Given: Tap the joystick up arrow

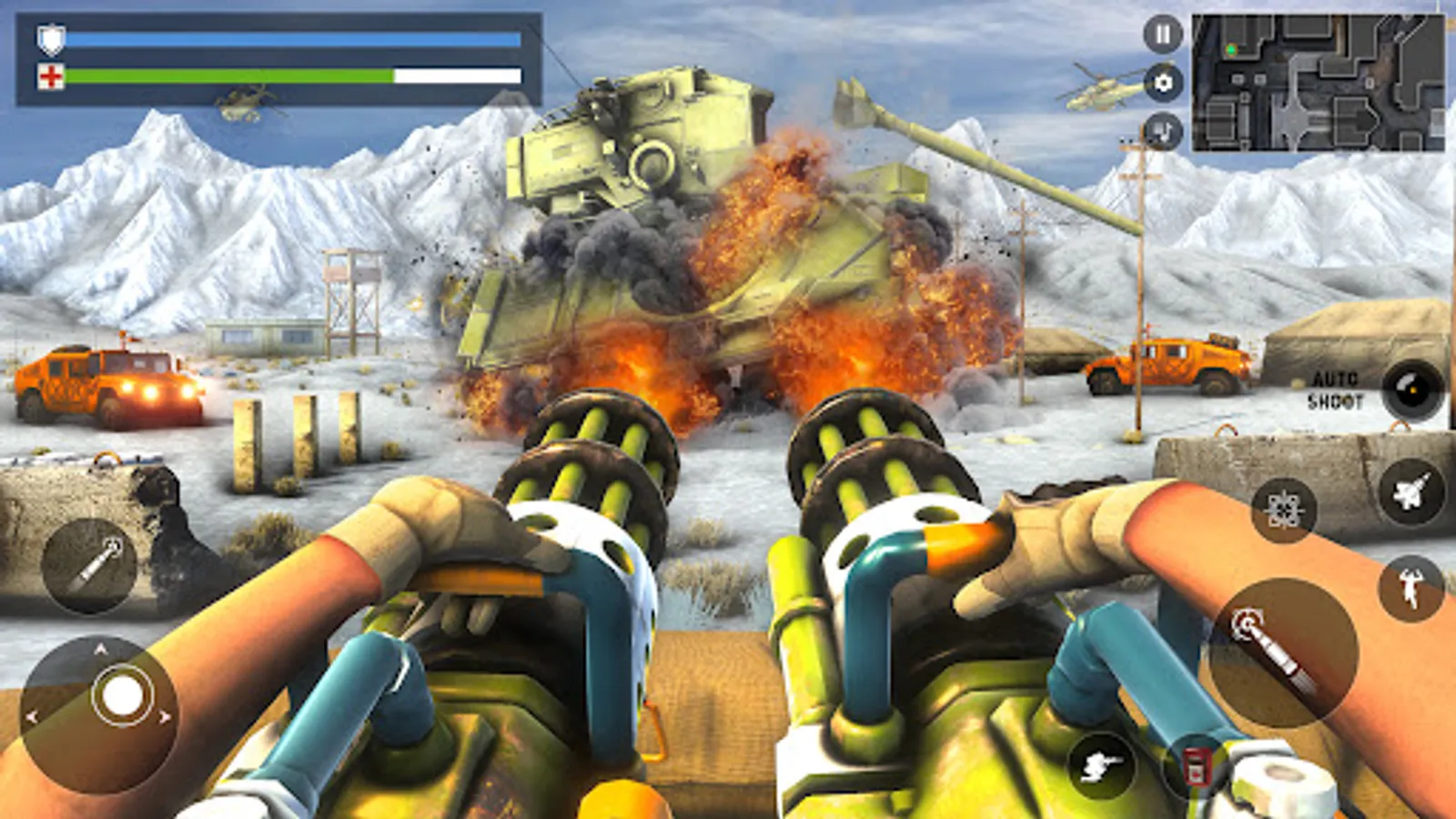Looking at the screenshot, I should [100, 646].
